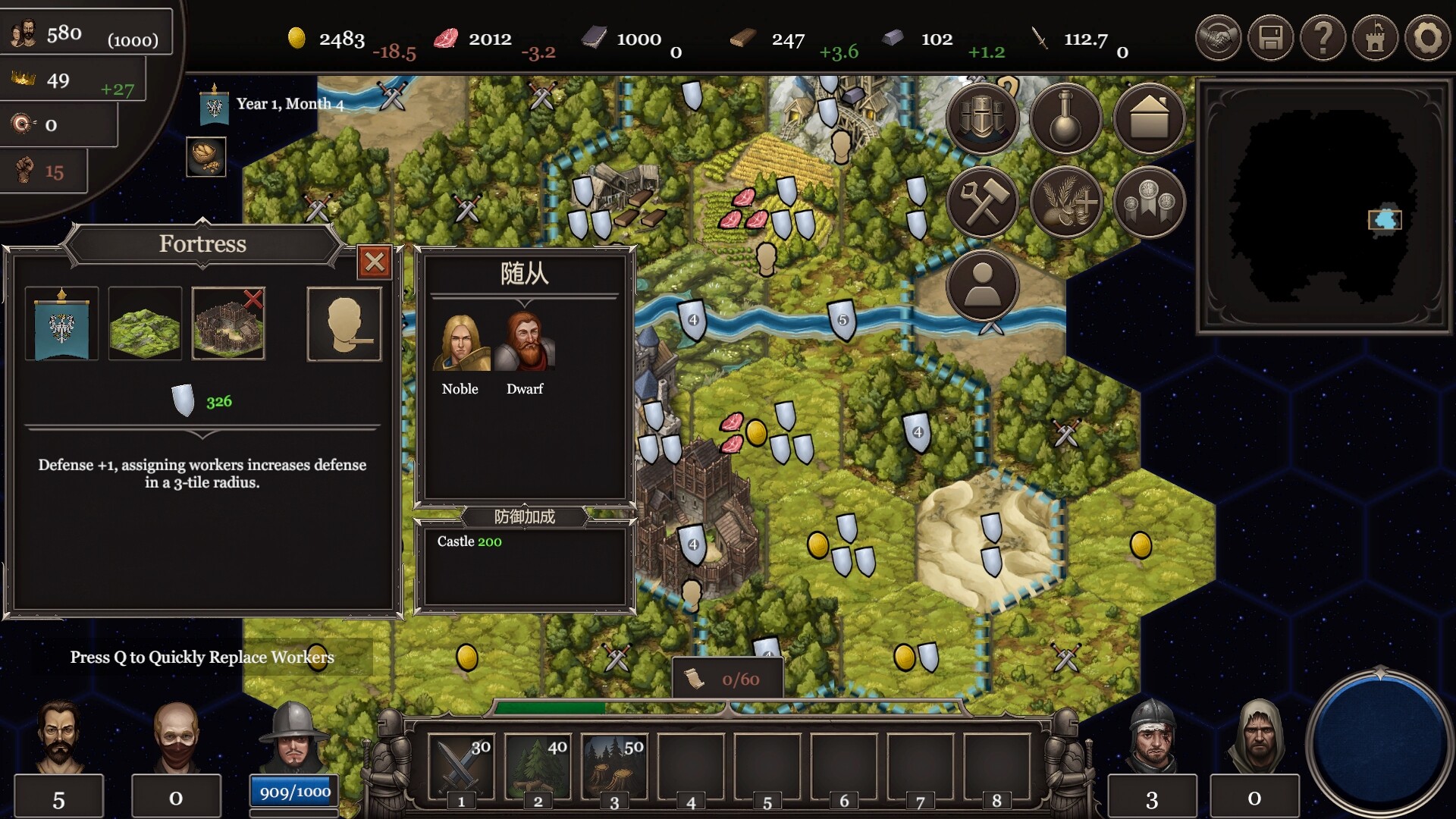Open the wheat and coins economy menu
Viewport: 1456px width, 819px height.
point(1065,202)
